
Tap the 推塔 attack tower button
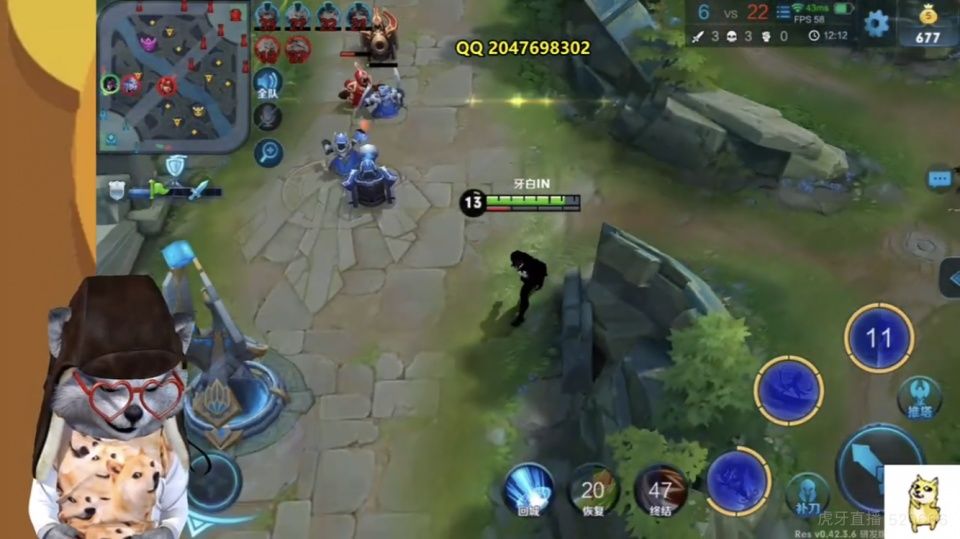919,397
